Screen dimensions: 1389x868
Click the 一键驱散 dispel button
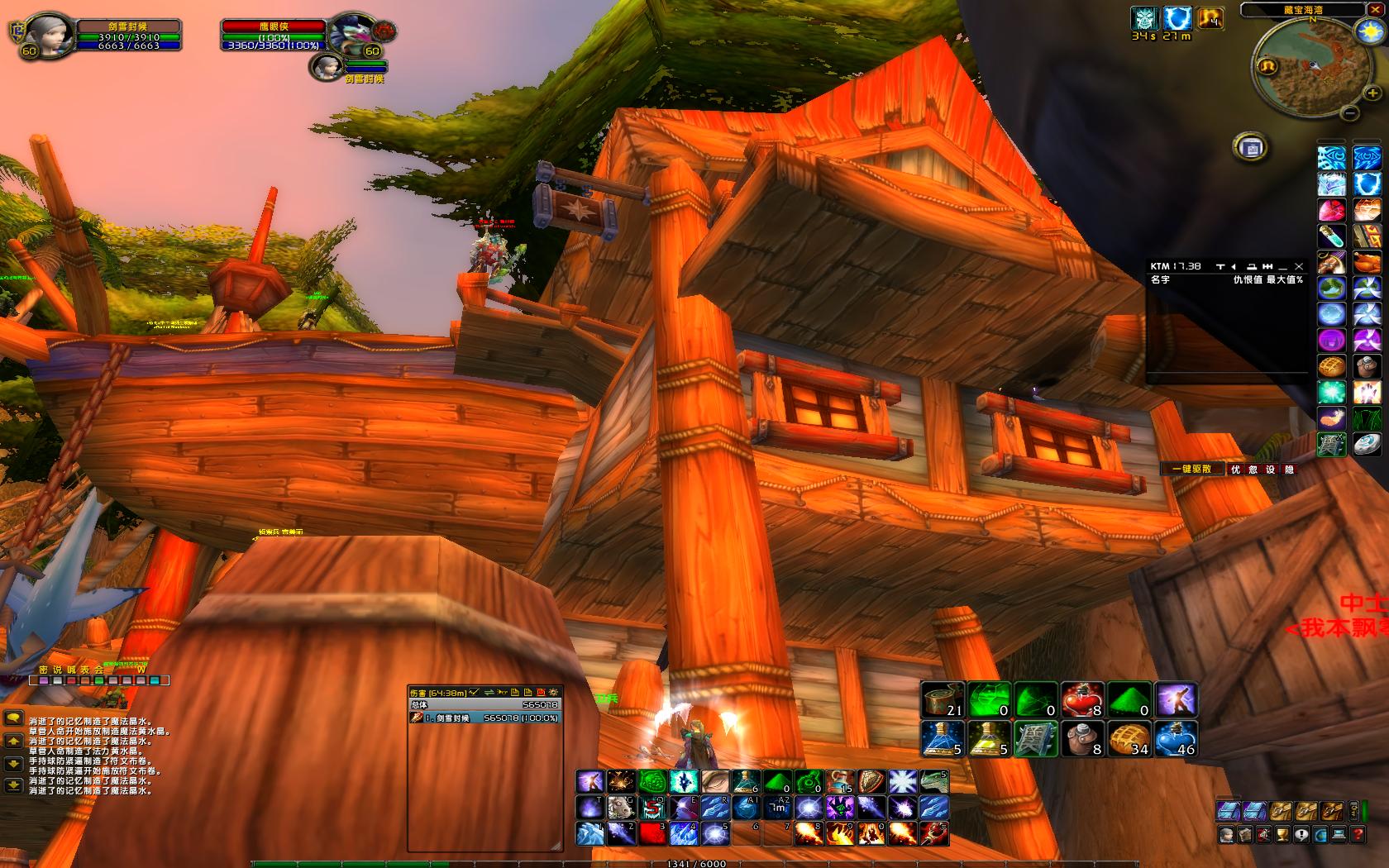[x=1191, y=469]
